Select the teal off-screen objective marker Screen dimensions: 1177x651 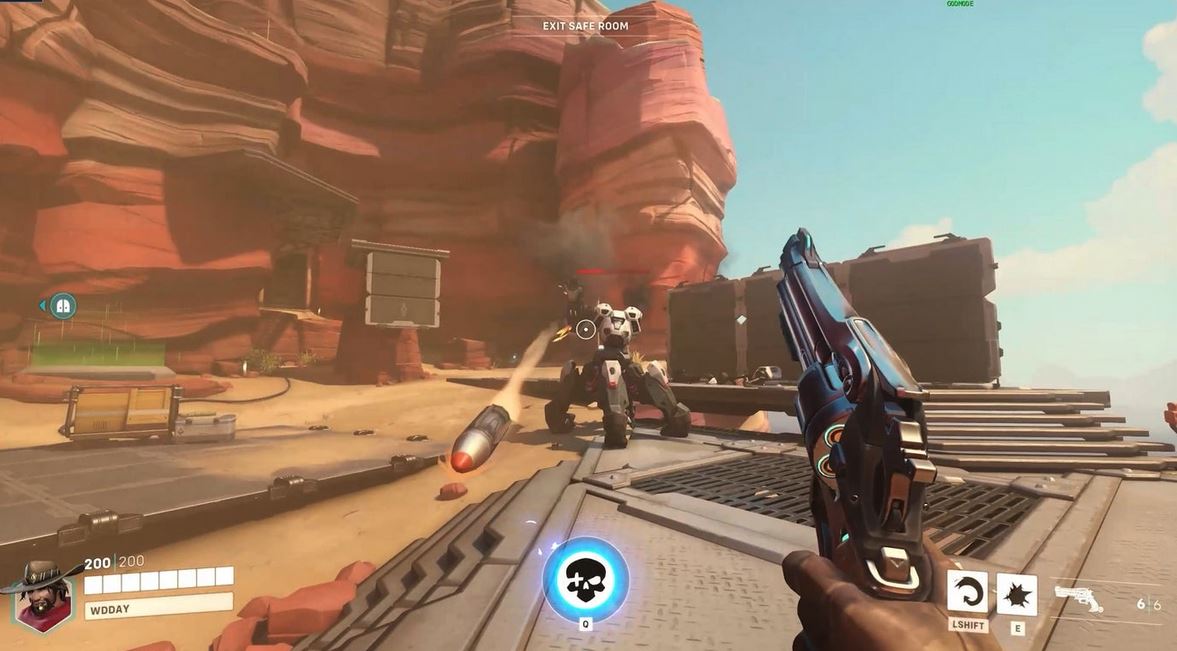[x=63, y=306]
